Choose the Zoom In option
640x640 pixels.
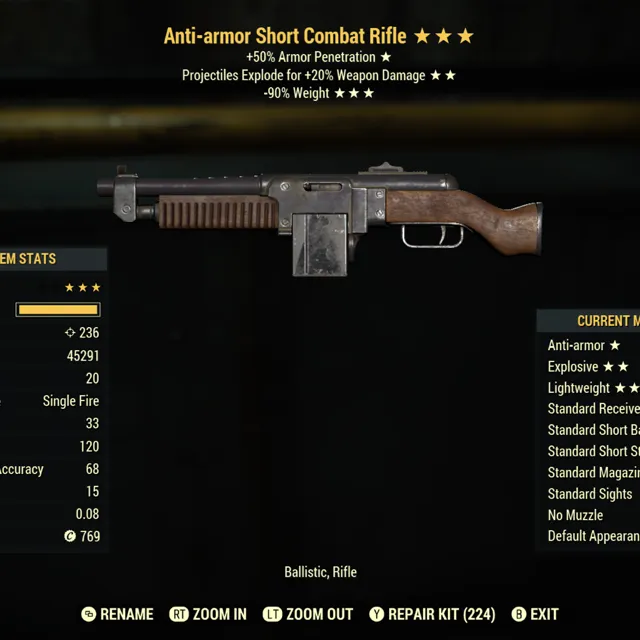(x=208, y=614)
